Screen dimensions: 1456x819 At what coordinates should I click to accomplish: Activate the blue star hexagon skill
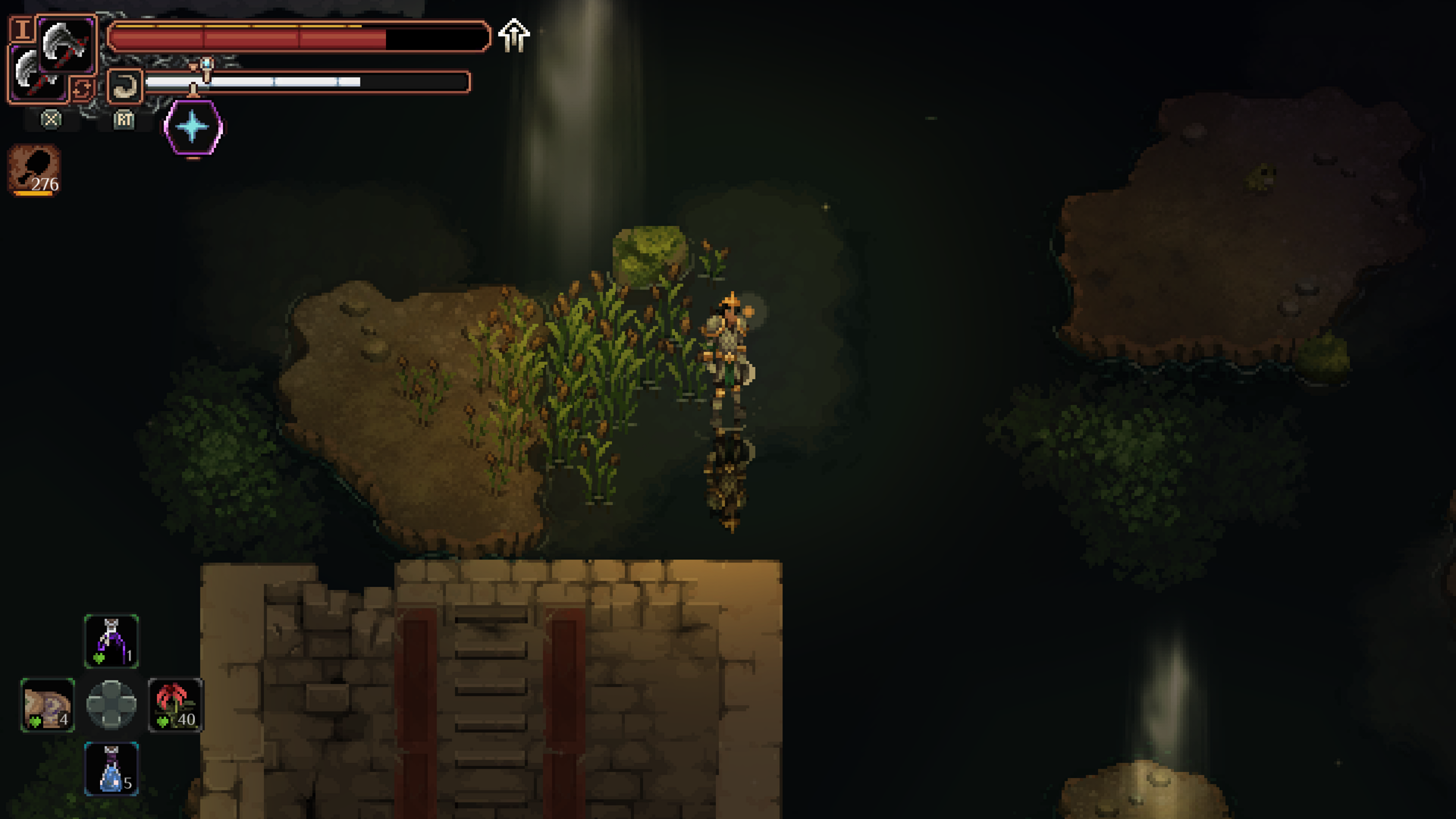[x=193, y=127]
